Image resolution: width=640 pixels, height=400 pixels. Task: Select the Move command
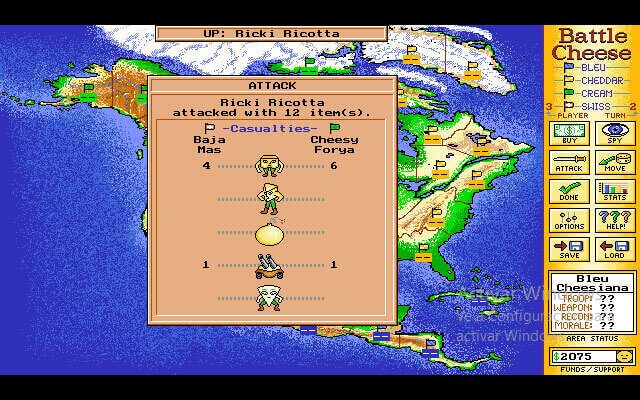(x=614, y=162)
